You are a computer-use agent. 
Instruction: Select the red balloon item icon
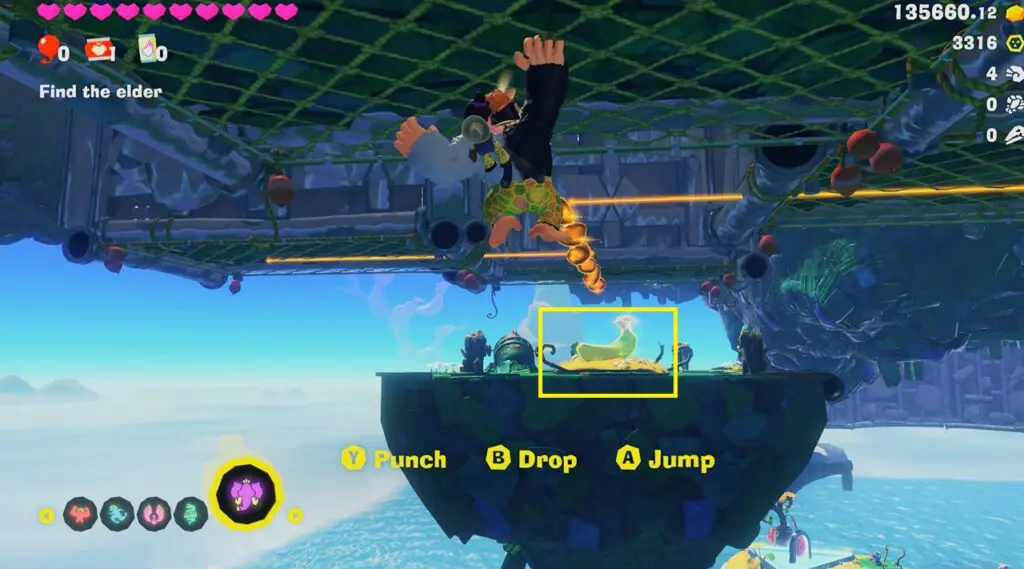48,47
